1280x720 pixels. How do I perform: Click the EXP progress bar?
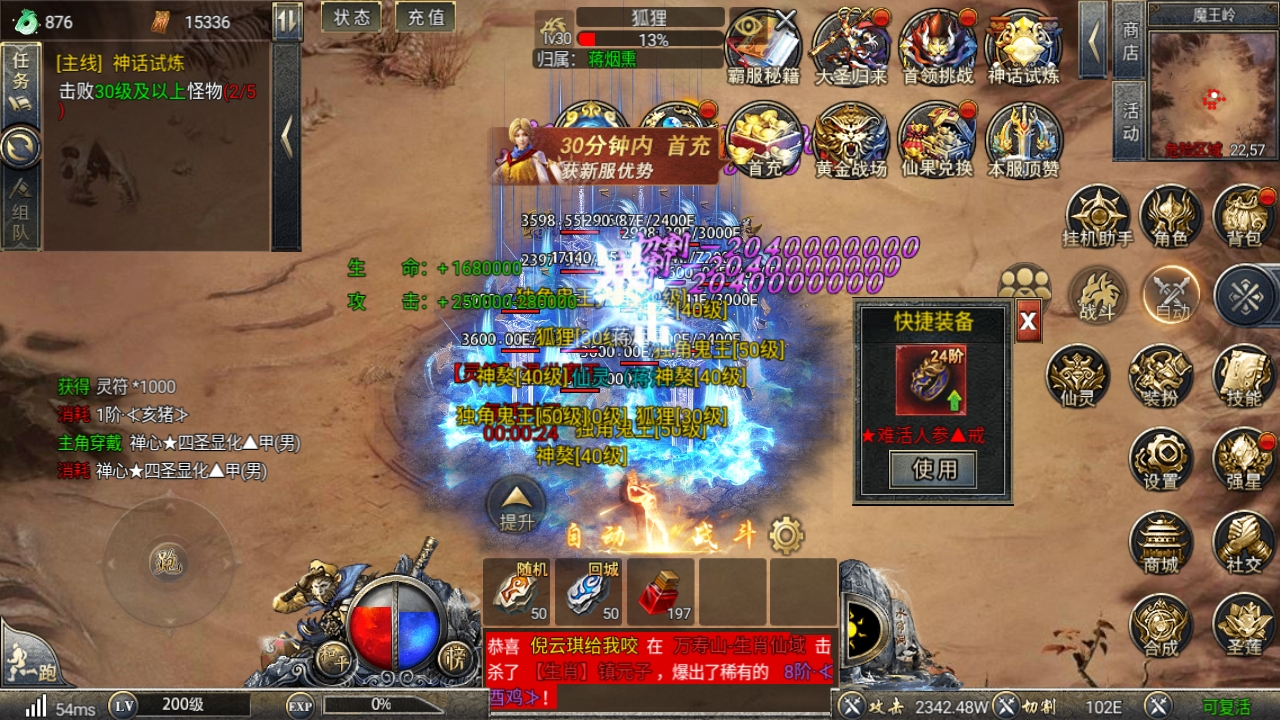tap(380, 704)
